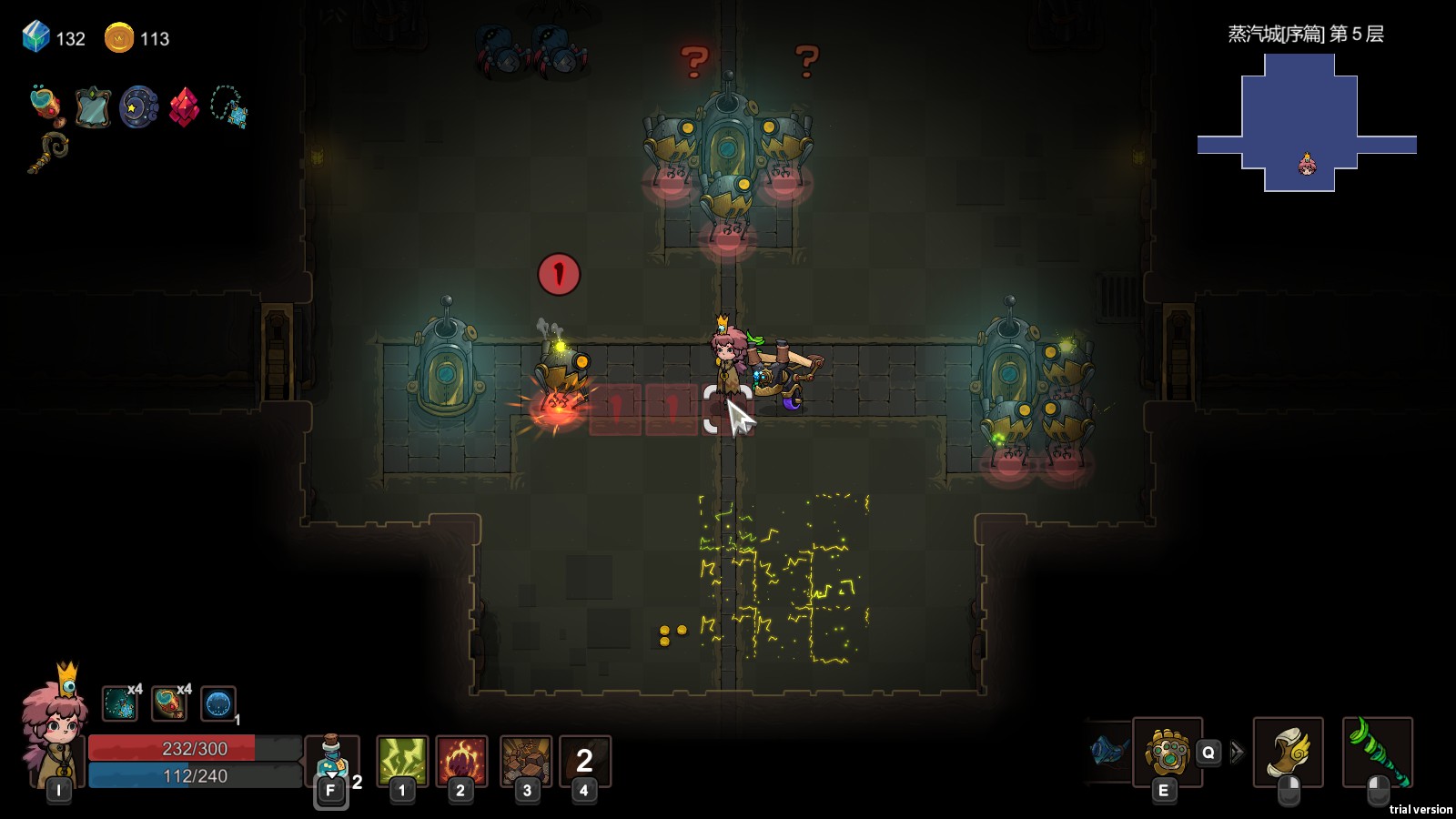Check the round blue orb buff icon
Viewport: 1456px width, 819px height.
(x=217, y=703)
